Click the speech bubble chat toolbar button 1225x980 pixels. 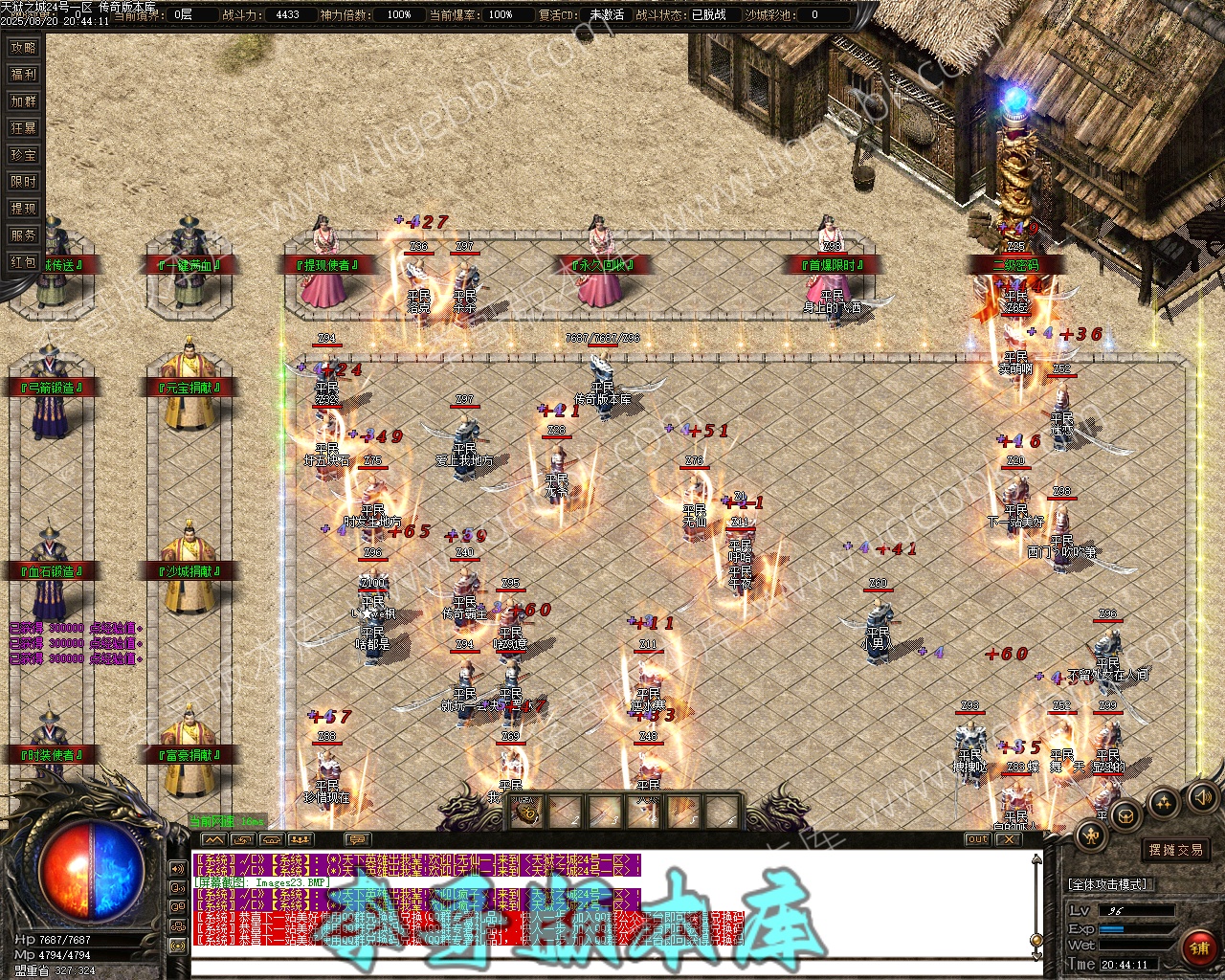click(355, 839)
